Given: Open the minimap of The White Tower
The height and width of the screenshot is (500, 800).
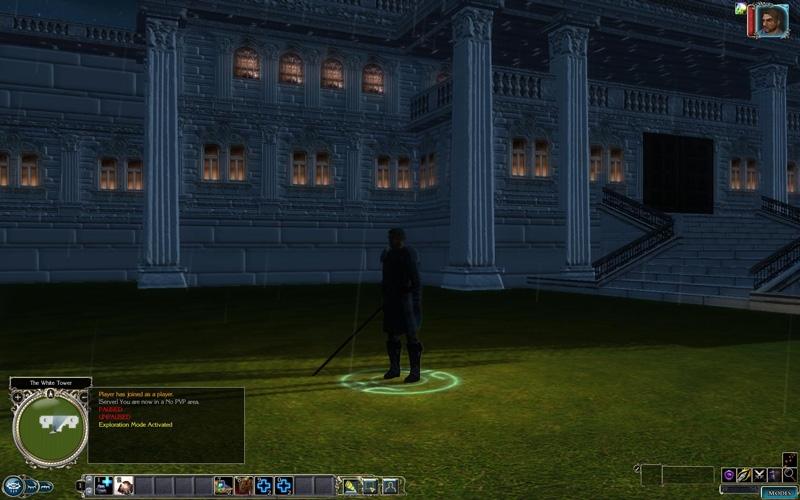Looking at the screenshot, I should pos(50,428).
